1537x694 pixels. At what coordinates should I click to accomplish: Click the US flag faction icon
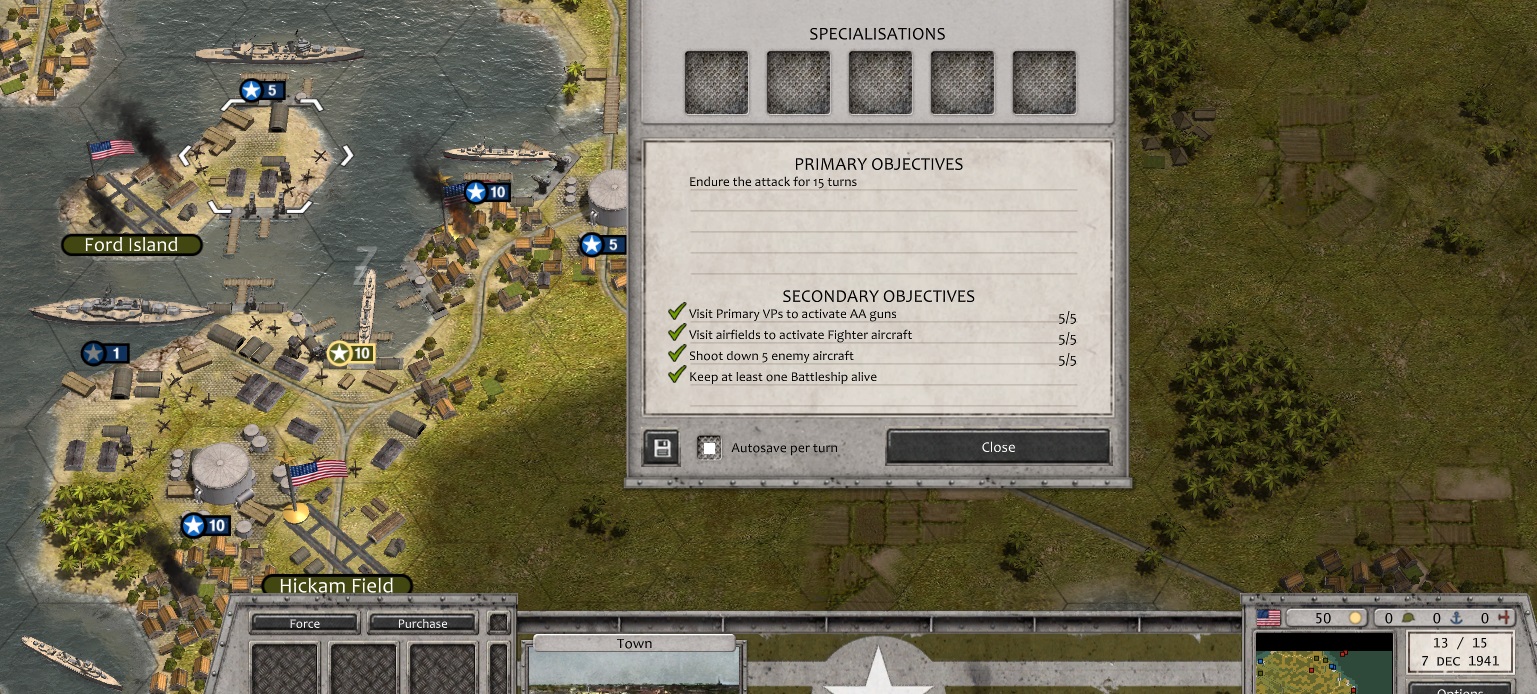point(1268,618)
